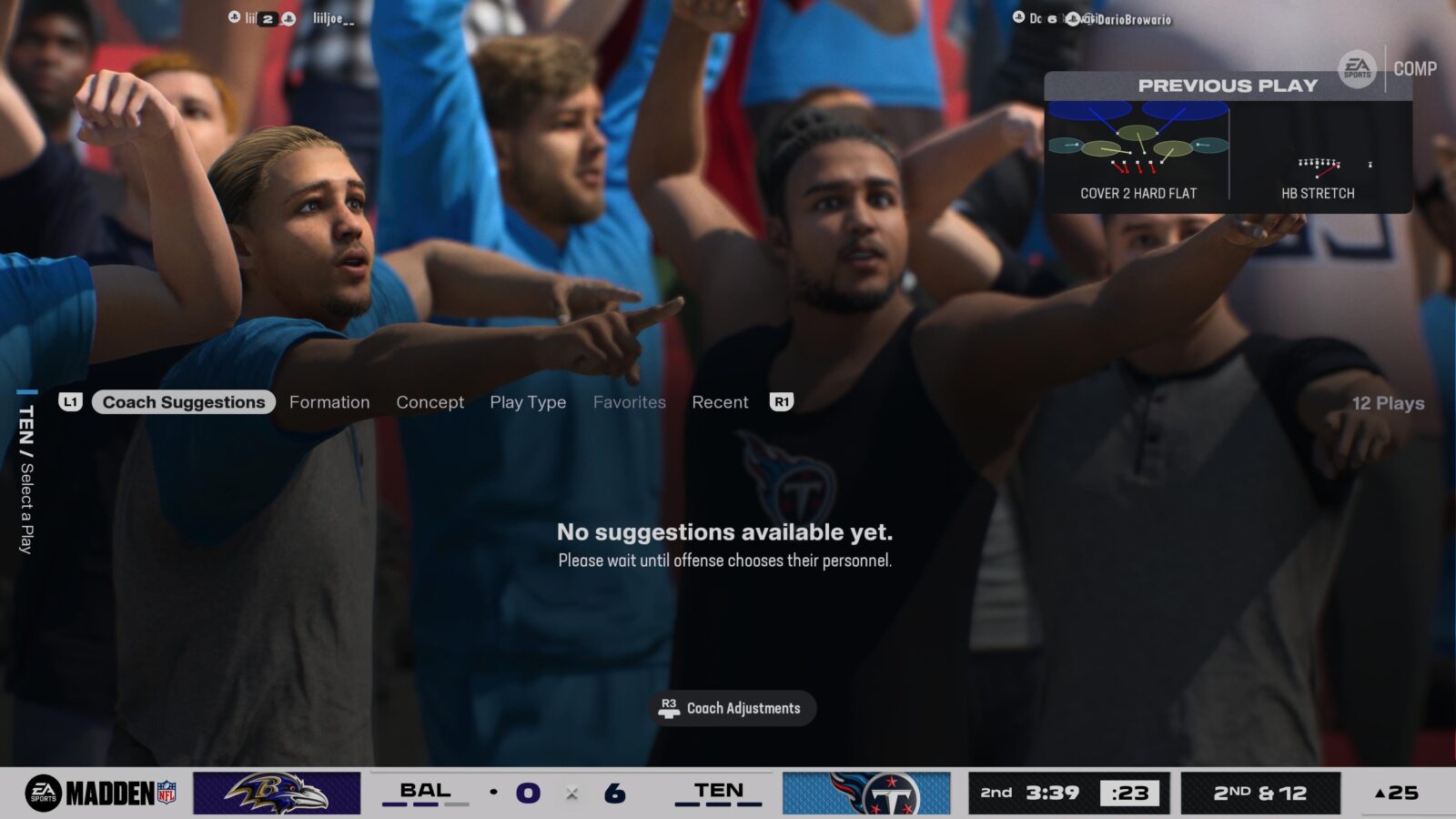
Task: Click the HB Stretch previous play diagram
Action: tap(1319, 164)
